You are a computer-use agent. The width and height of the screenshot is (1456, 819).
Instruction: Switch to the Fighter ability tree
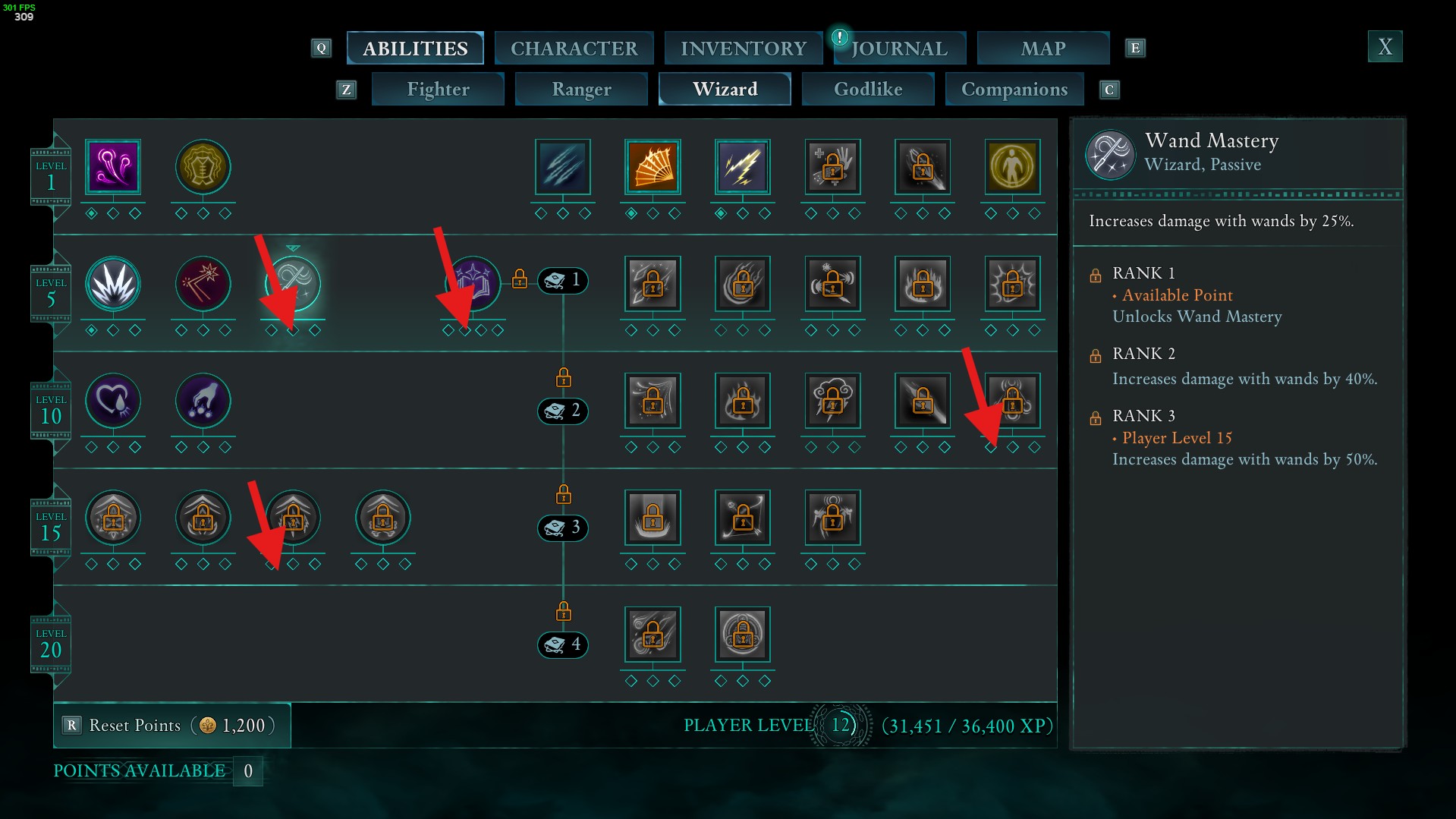tap(438, 90)
